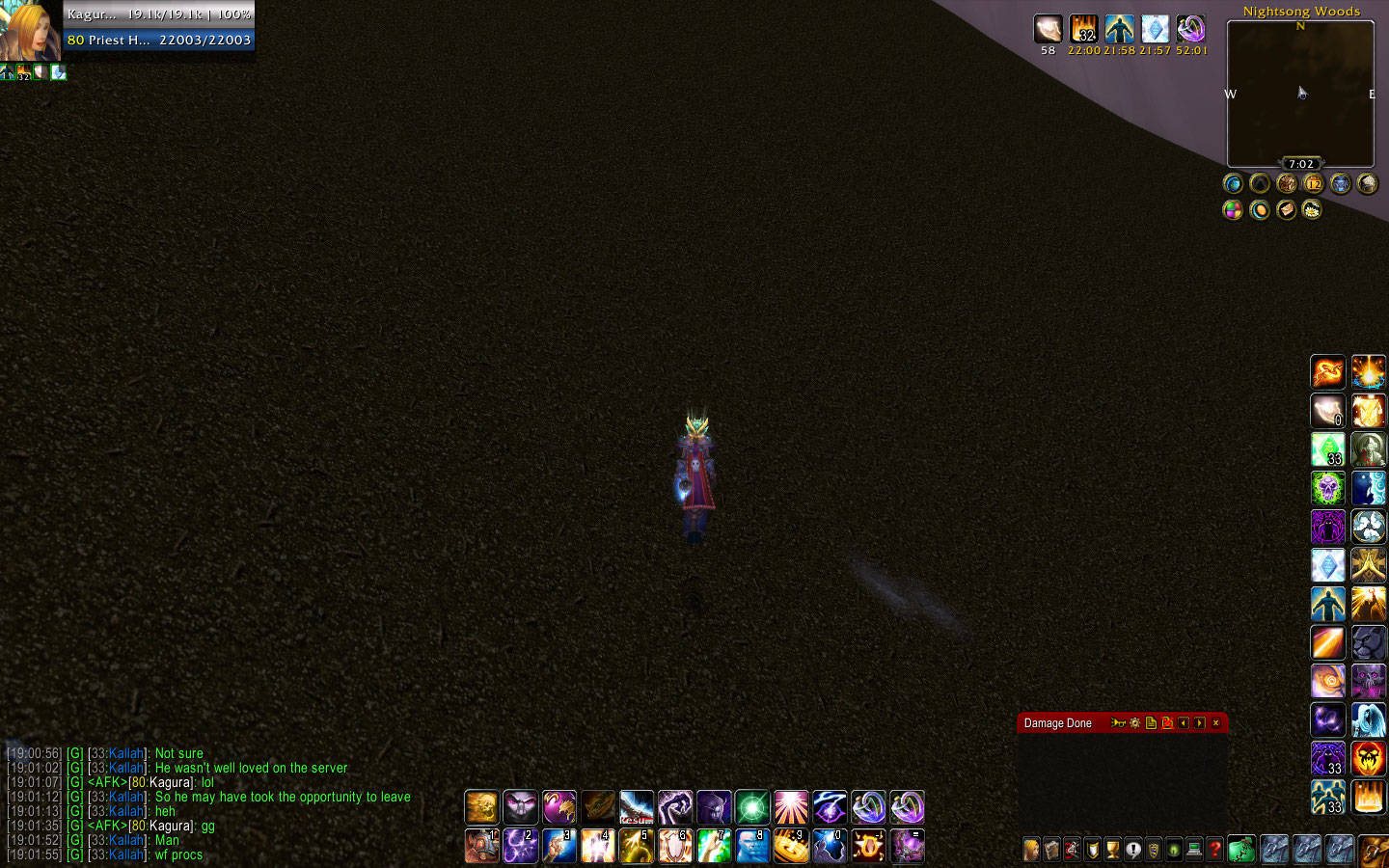The width and height of the screenshot is (1389, 868).
Task: Open the green backpack bag
Action: (1241, 850)
